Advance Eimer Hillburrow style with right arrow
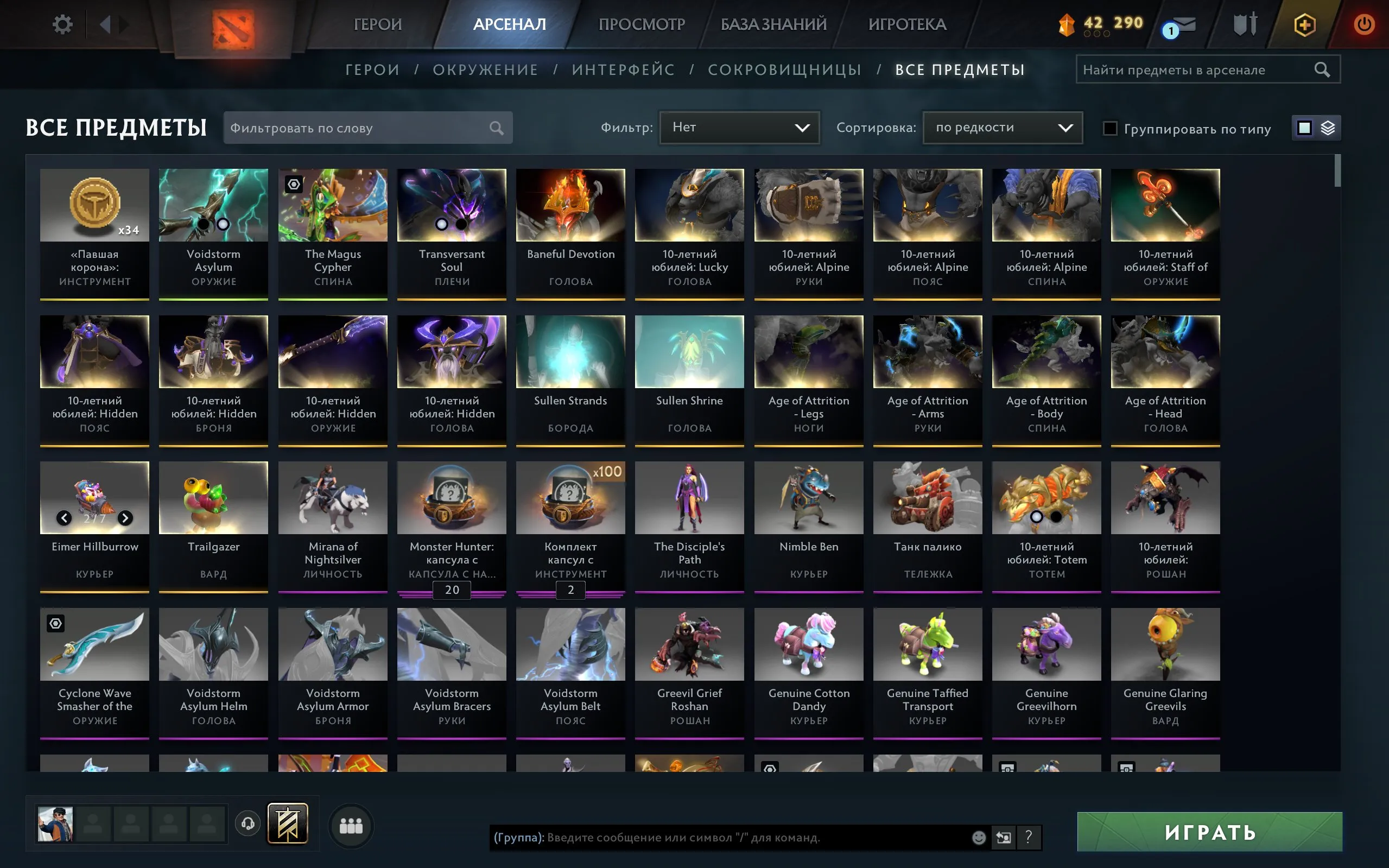The height and width of the screenshot is (868, 1389). (x=125, y=517)
